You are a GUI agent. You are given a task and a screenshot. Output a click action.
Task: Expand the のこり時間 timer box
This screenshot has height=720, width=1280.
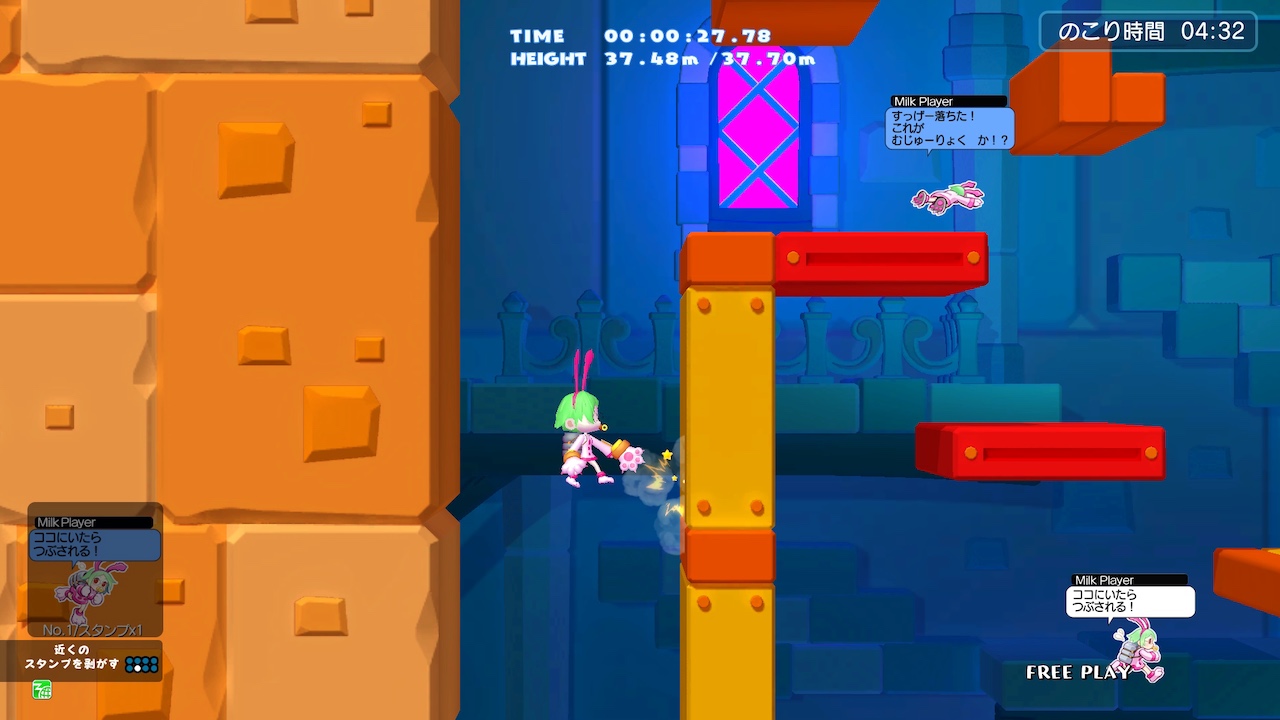(1148, 31)
